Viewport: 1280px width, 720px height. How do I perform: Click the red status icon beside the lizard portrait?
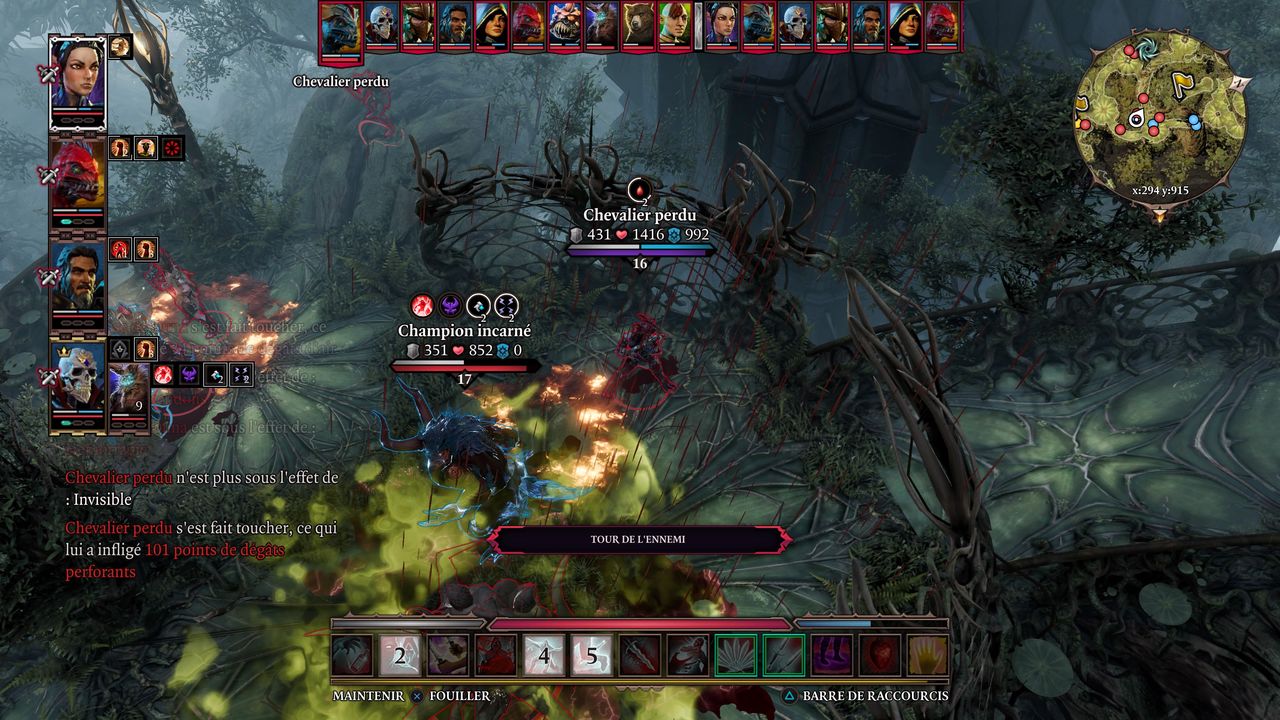(172, 148)
